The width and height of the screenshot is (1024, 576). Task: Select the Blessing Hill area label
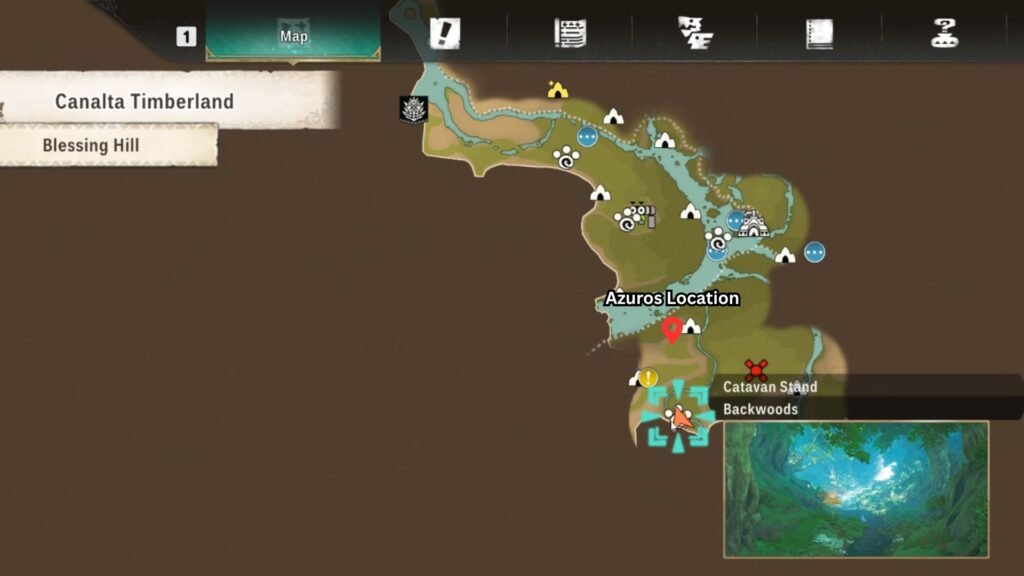click(x=91, y=145)
